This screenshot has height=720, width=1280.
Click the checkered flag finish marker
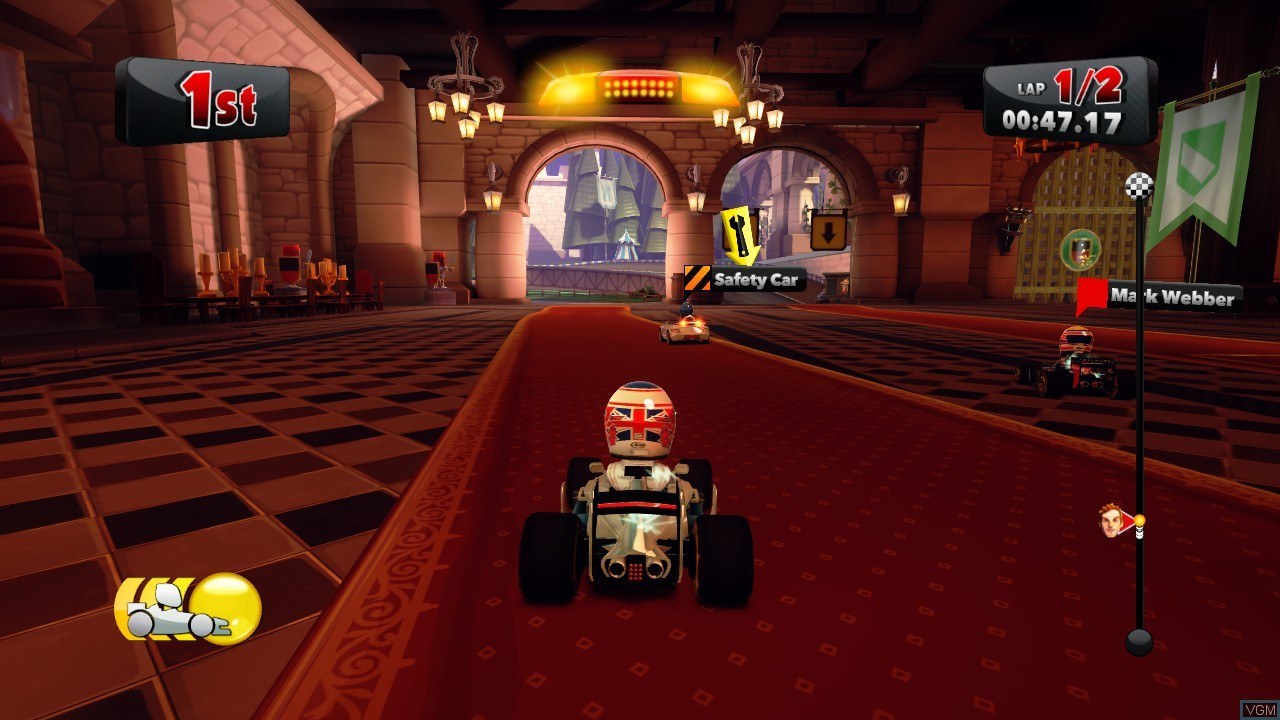pos(1140,186)
